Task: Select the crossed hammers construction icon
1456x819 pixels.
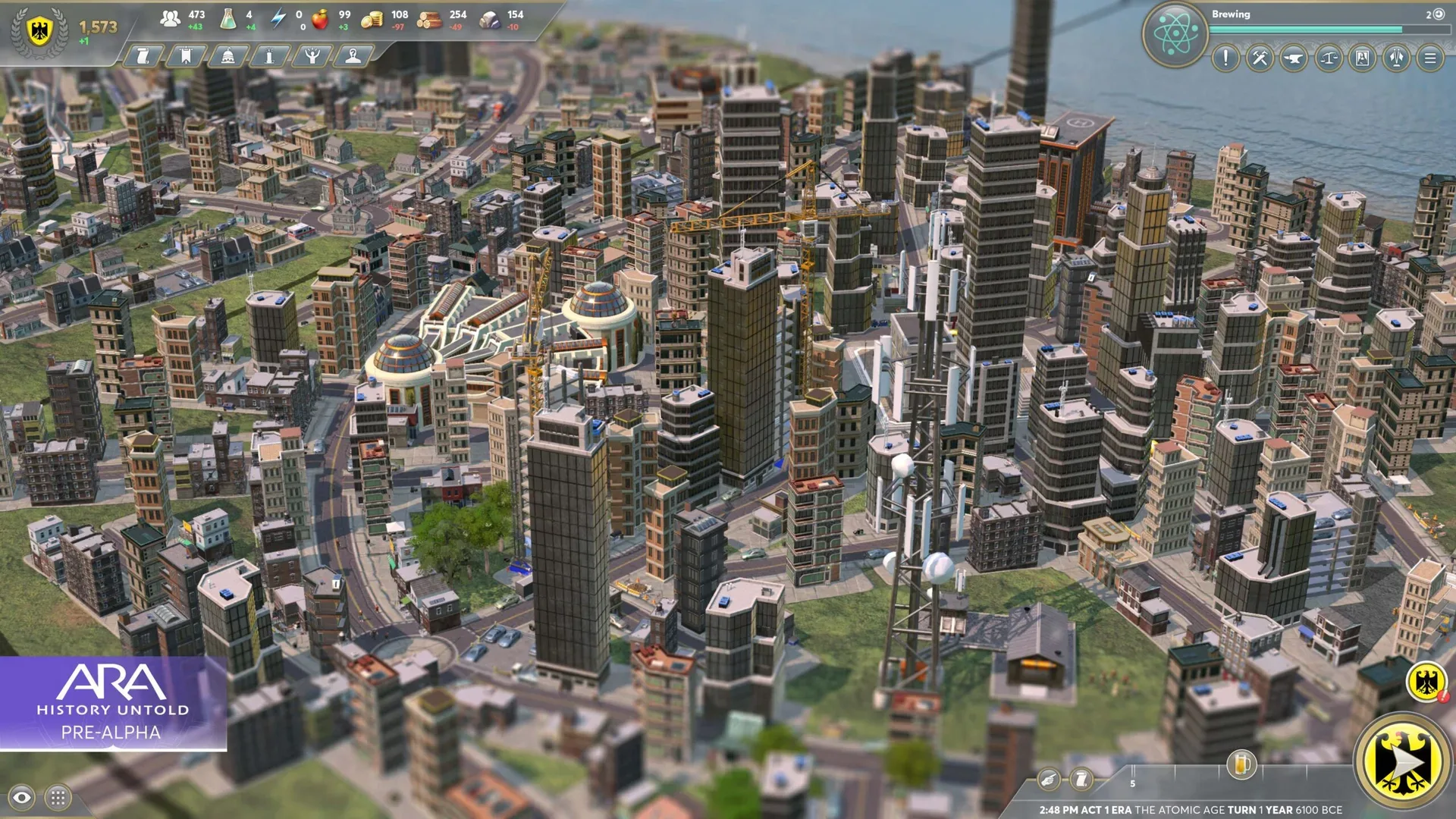Action: 1259,58
